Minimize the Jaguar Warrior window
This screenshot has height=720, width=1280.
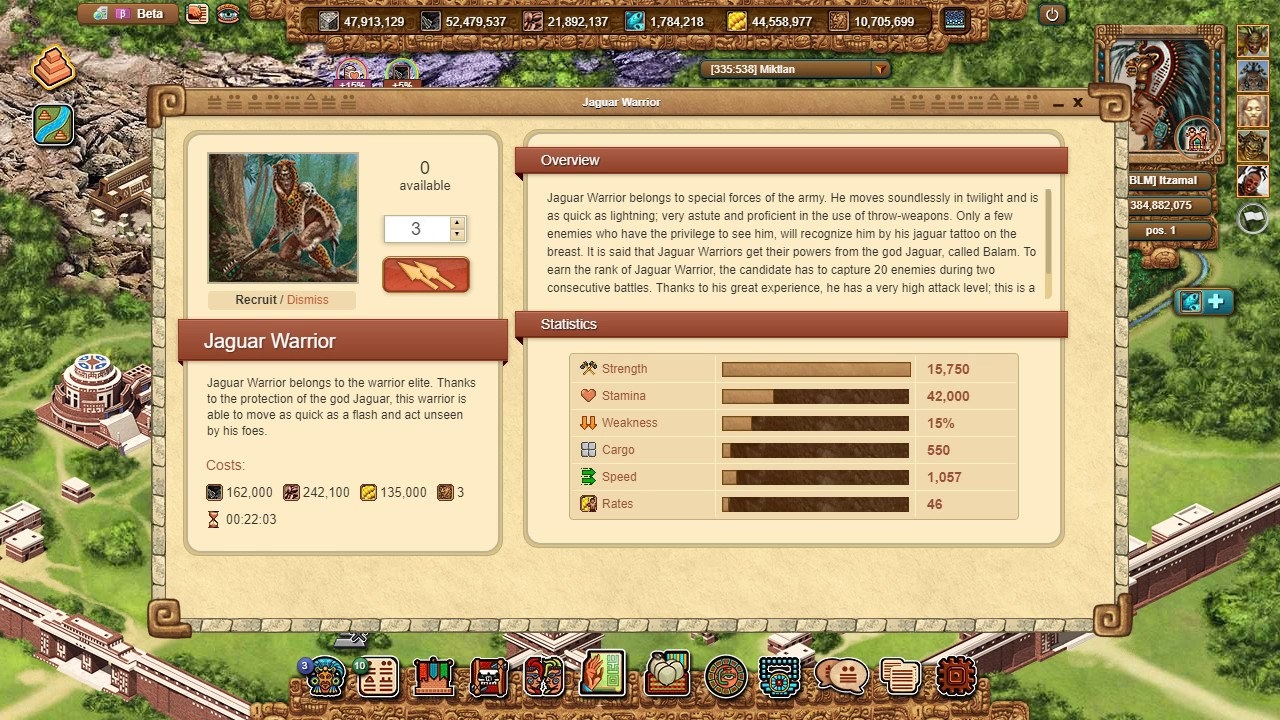(x=1058, y=103)
